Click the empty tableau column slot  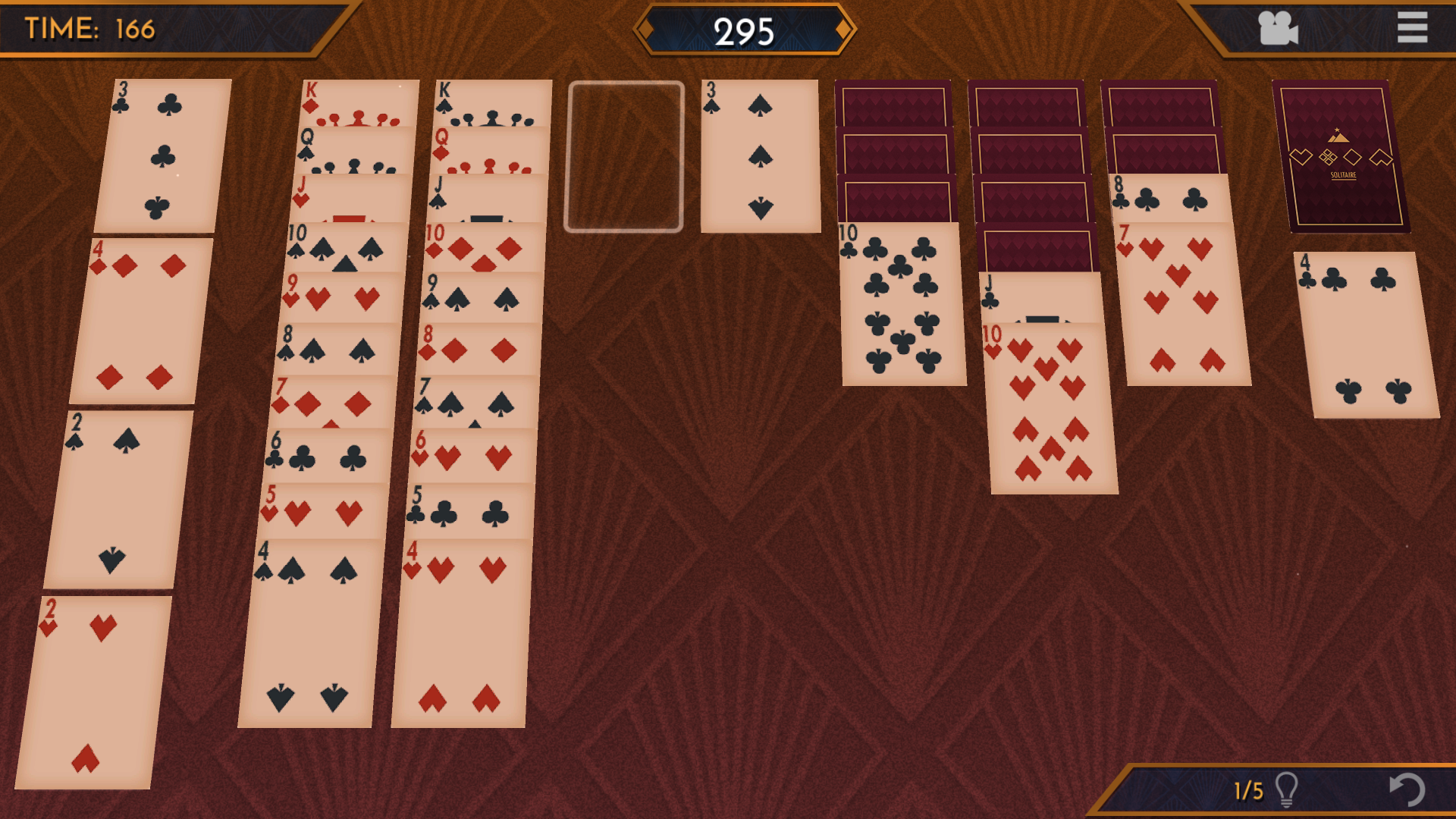click(625, 156)
